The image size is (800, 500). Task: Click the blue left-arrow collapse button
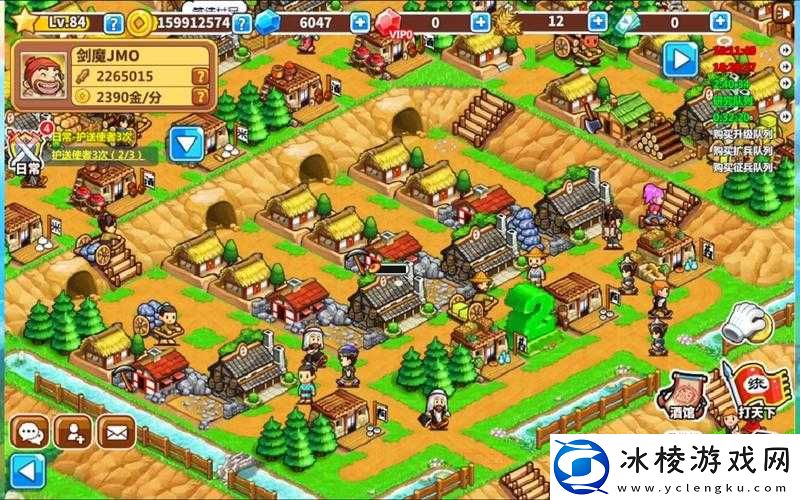pos(28,469)
